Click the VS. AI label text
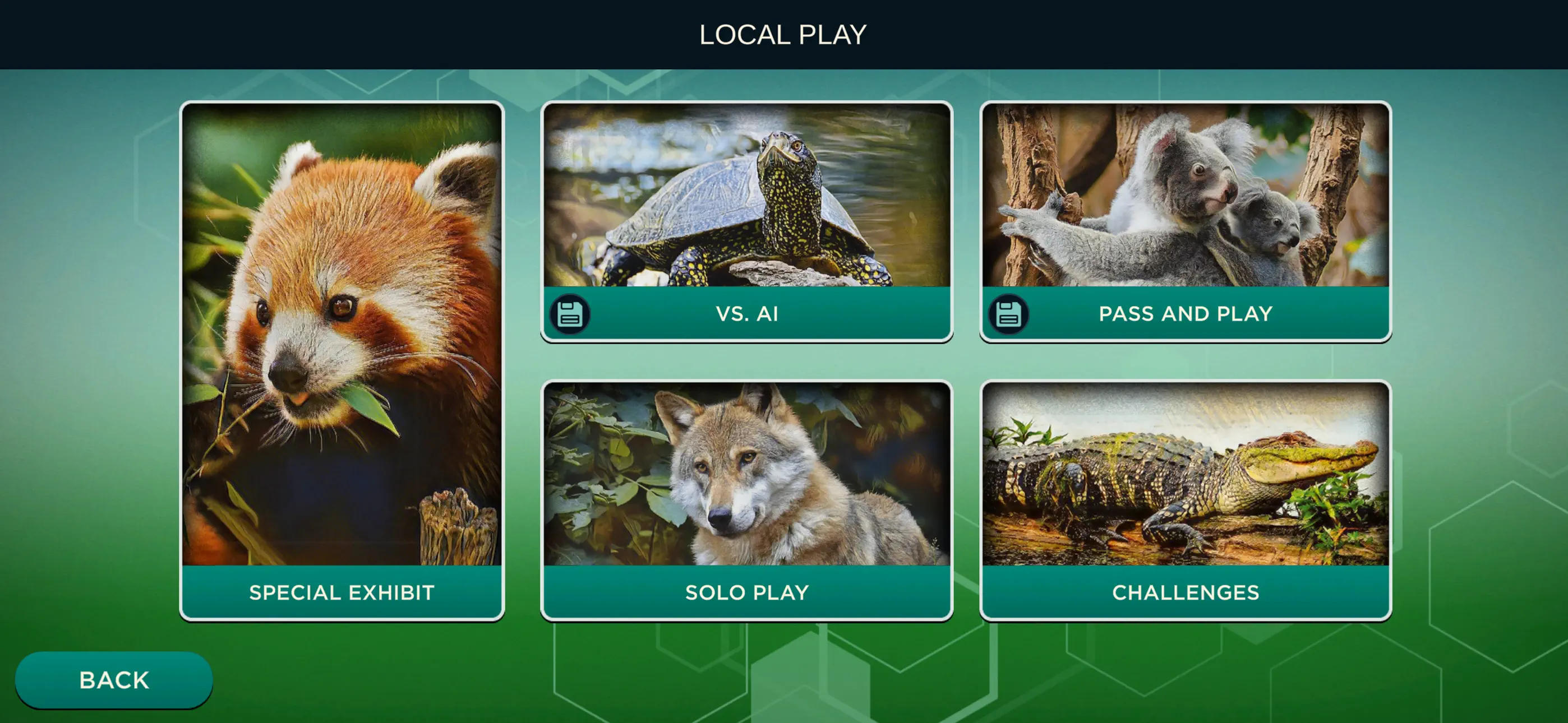The height and width of the screenshot is (723, 1568). [x=746, y=314]
